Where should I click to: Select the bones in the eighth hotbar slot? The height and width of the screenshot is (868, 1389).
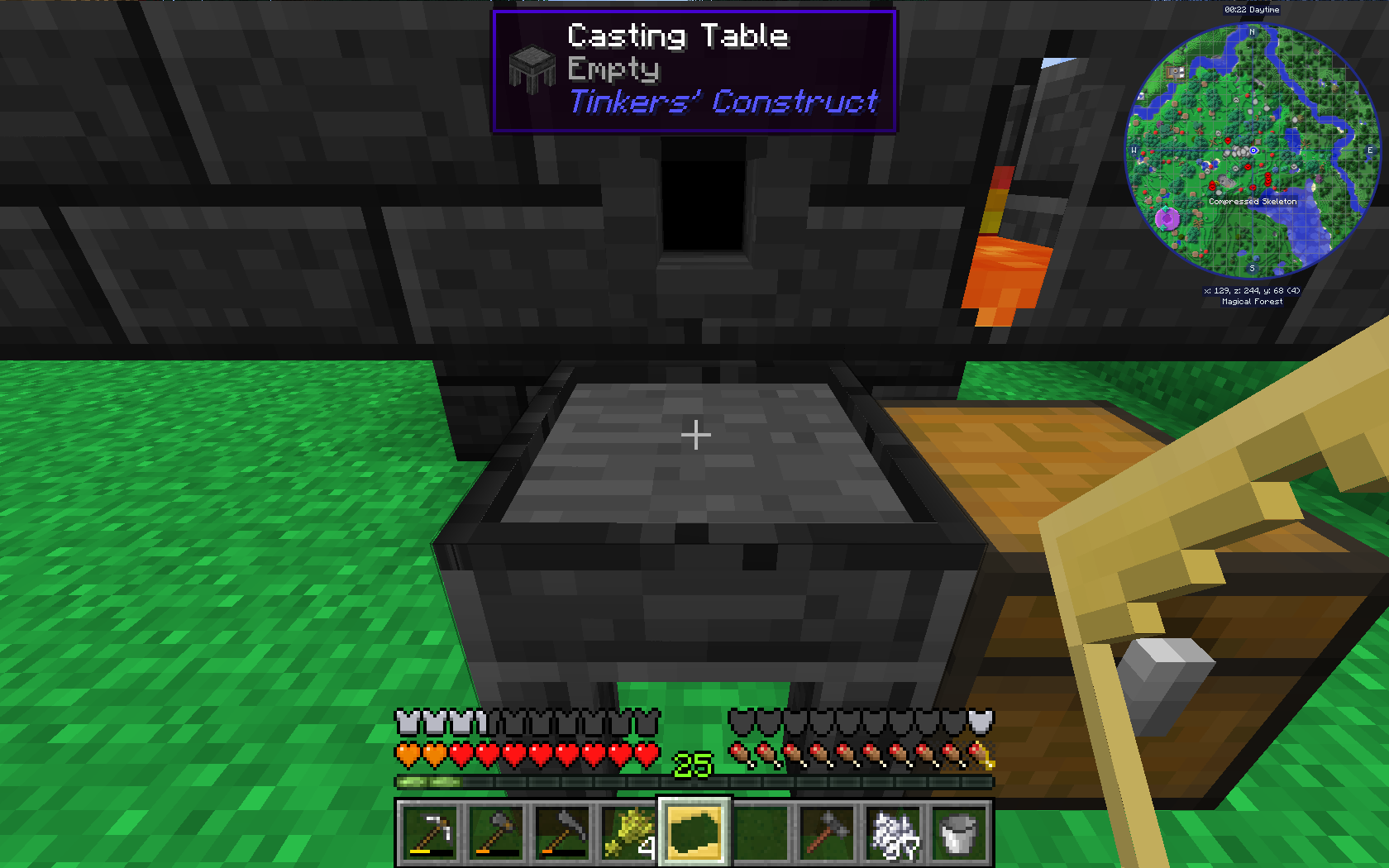pyautogui.click(x=894, y=833)
